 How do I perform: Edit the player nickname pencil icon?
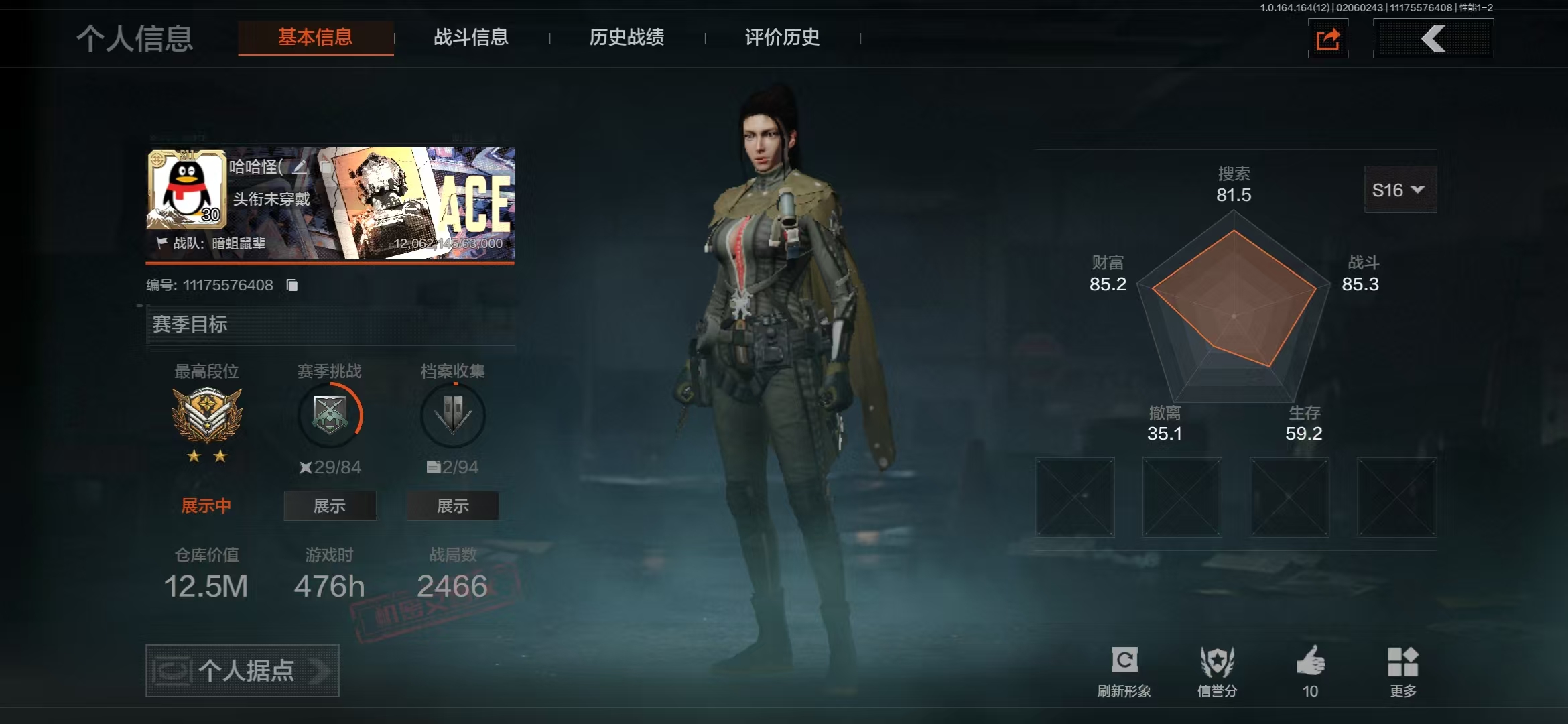[x=300, y=166]
